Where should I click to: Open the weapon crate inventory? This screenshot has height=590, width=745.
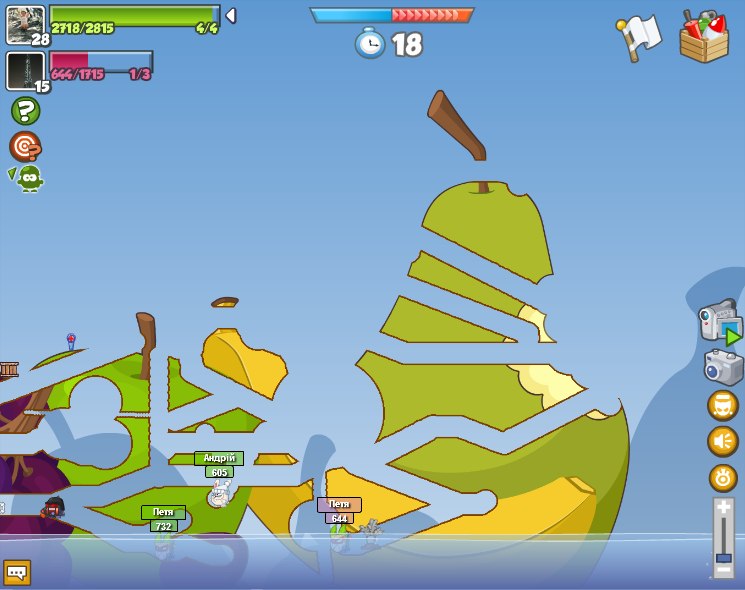[x=703, y=37]
